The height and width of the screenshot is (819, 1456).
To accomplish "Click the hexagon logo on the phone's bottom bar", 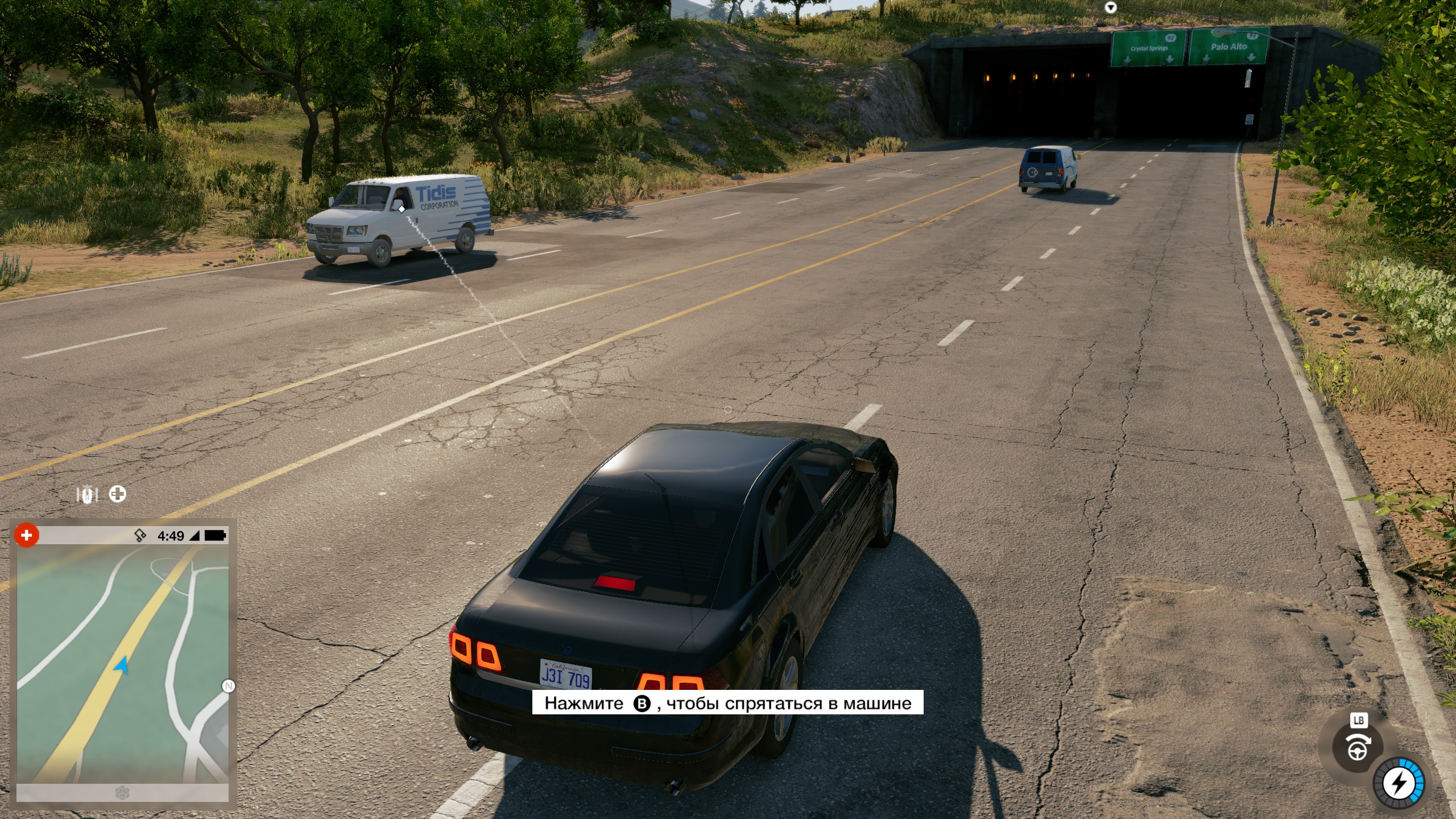I will coord(122,793).
